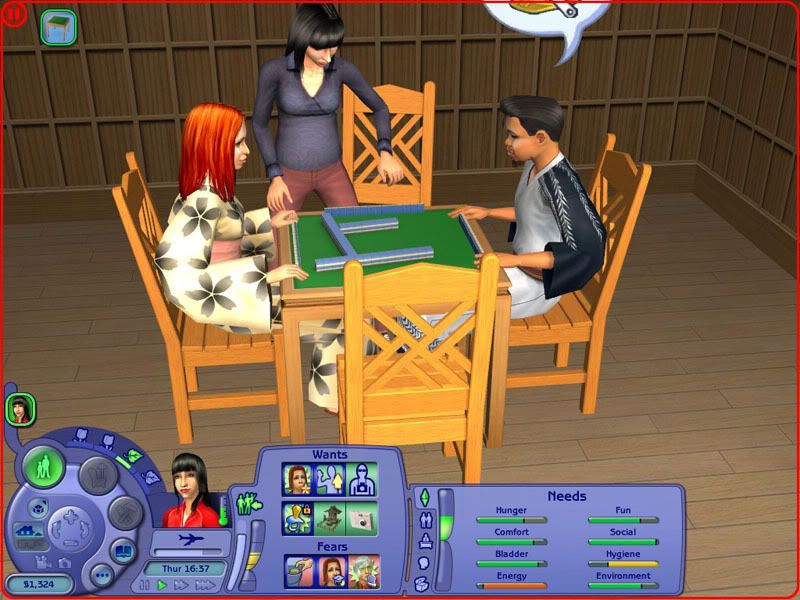Click the active Sim's large portrait
The width and height of the screenshot is (800, 600).
190,491
